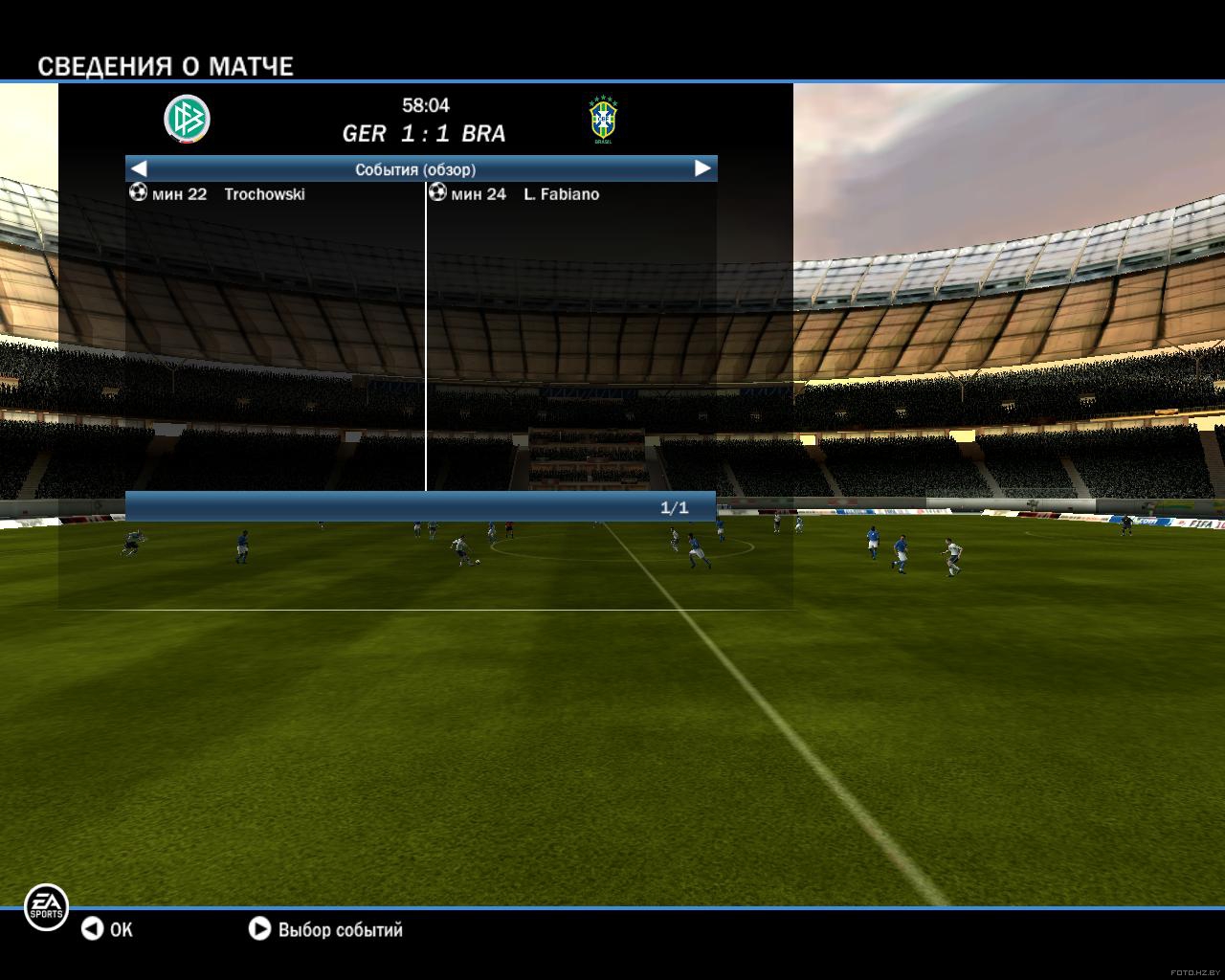Show the previous match info page
This screenshot has width=1225, height=980.
(x=139, y=168)
